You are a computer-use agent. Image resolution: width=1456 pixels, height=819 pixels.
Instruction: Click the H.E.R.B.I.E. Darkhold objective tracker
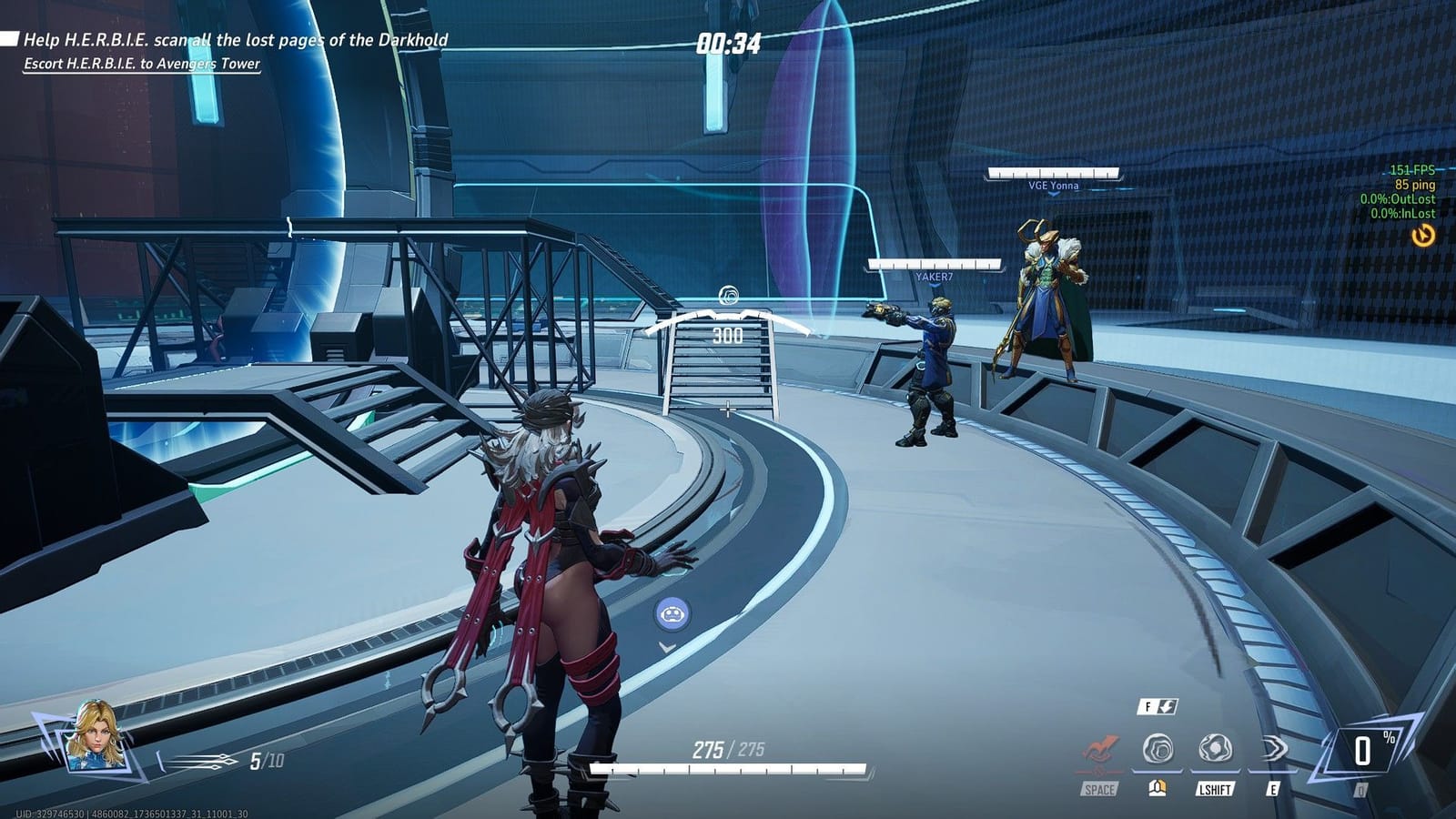click(x=235, y=40)
